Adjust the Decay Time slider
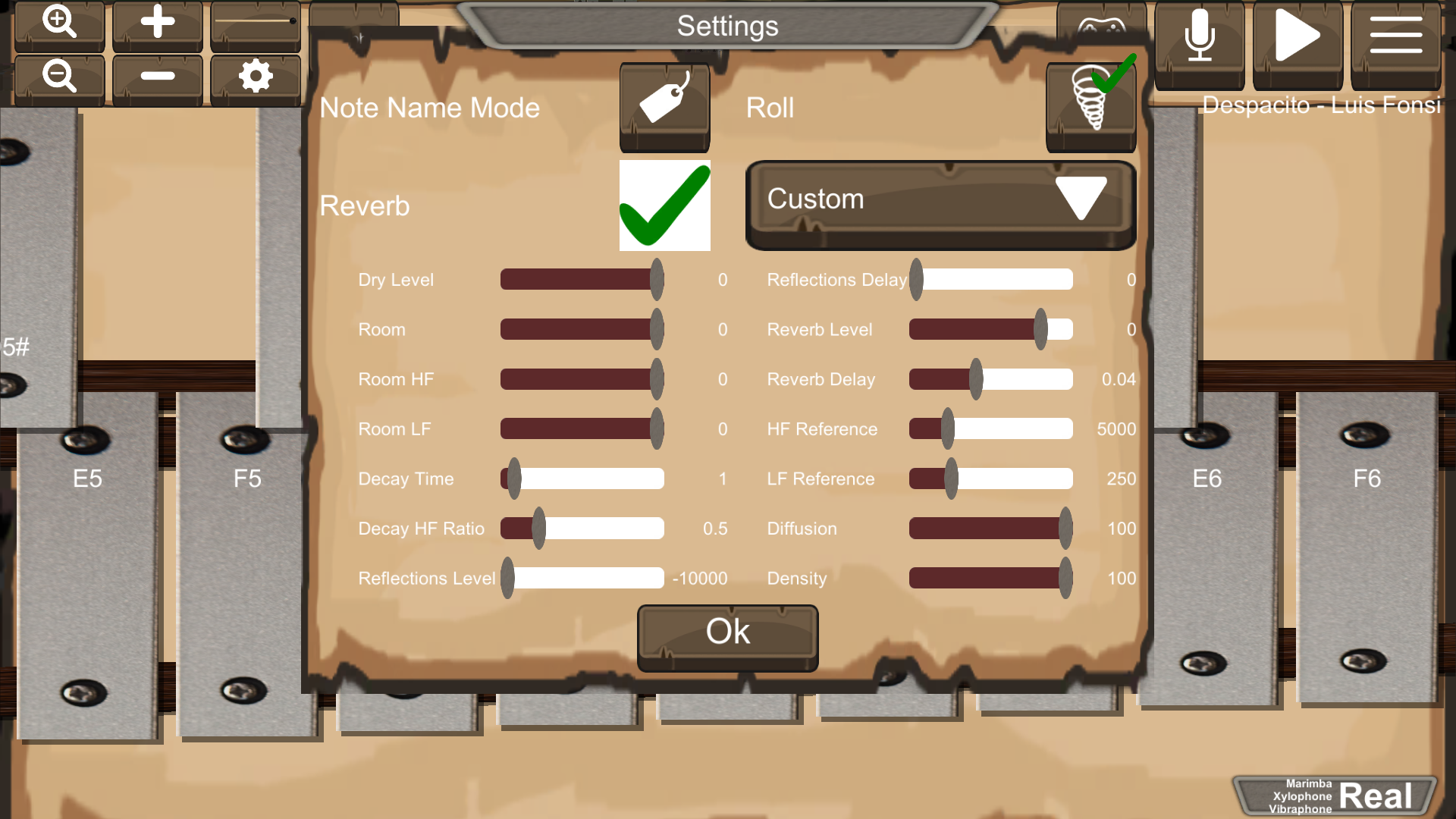1456x819 pixels. pyautogui.click(x=514, y=479)
